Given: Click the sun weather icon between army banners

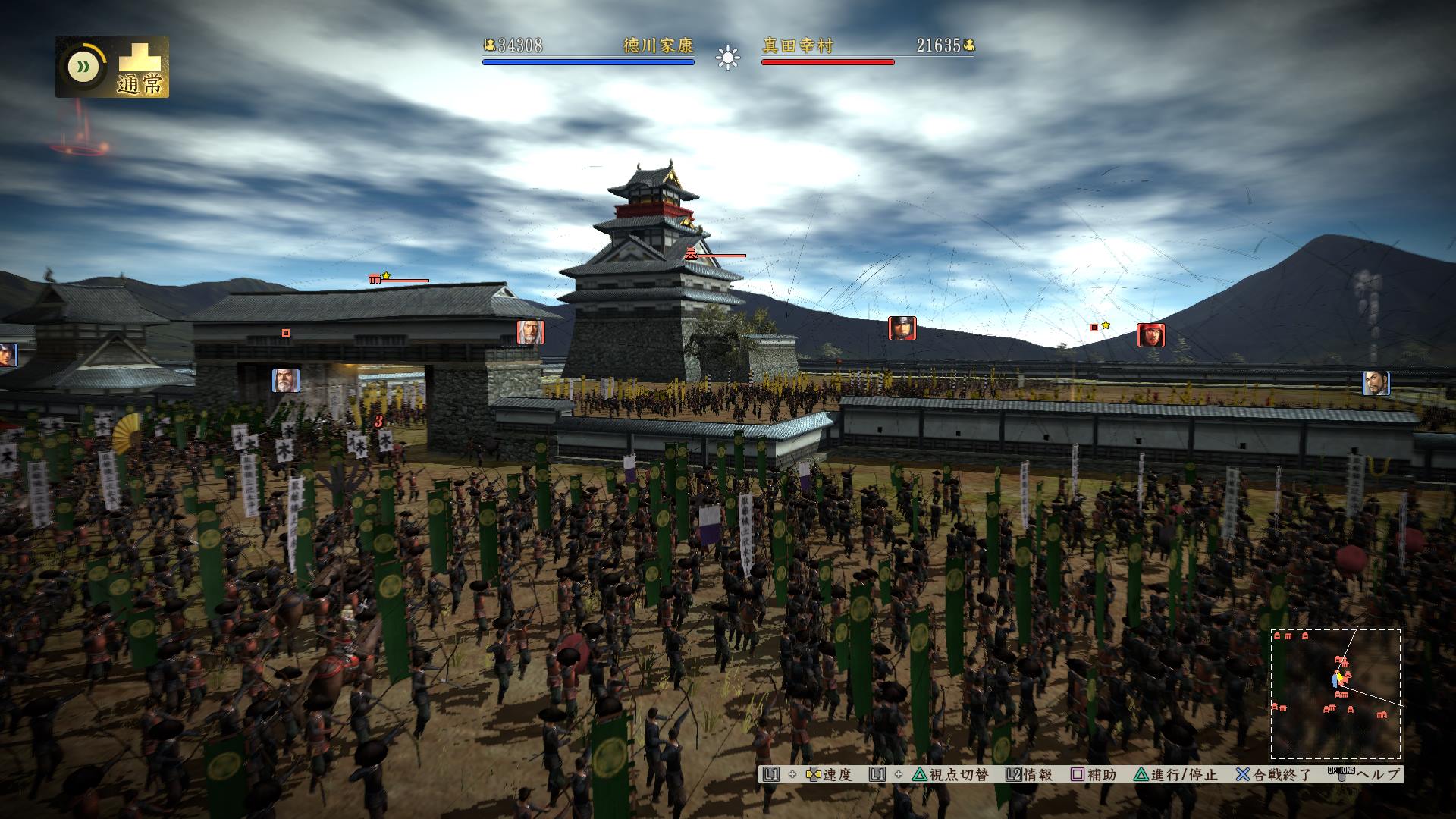Looking at the screenshot, I should [727, 58].
